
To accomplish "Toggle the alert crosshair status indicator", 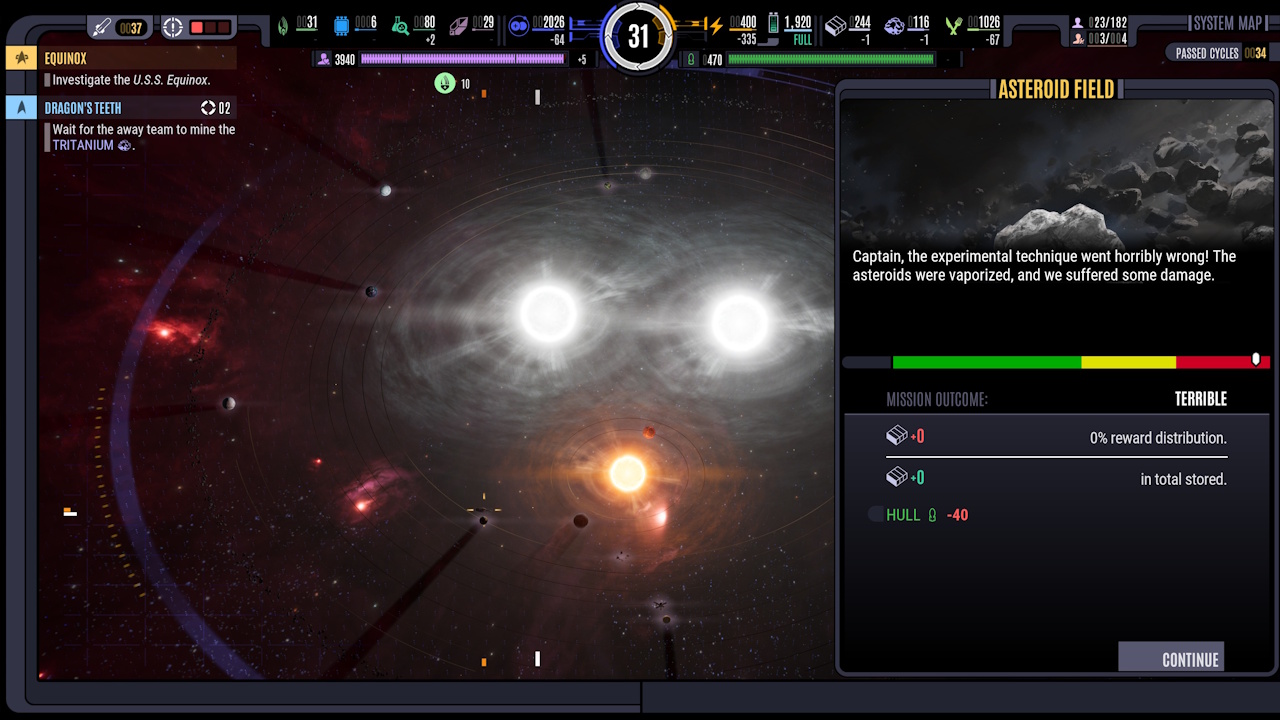I will click(x=172, y=27).
